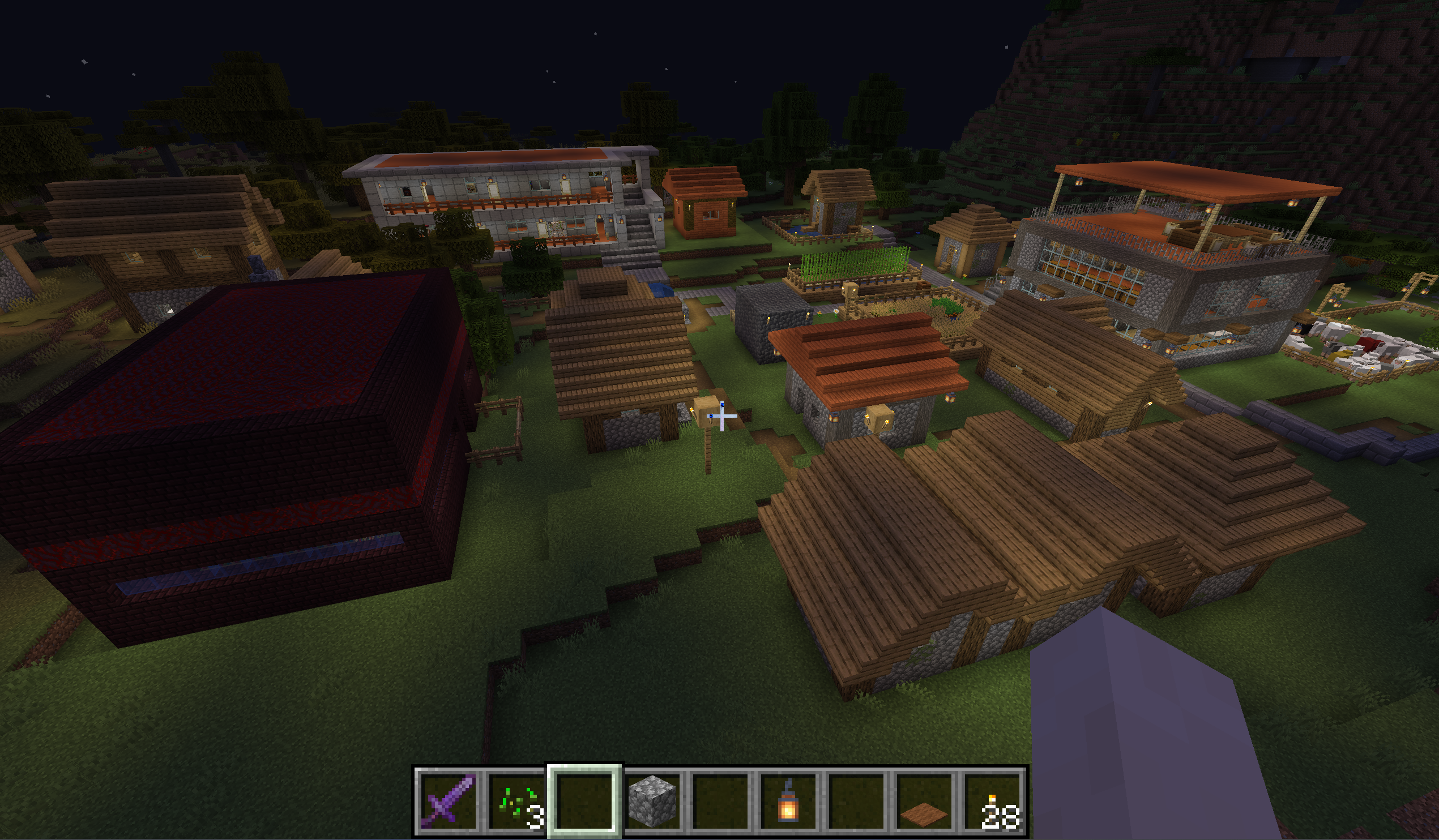Choose the green seeds stack slot

pyautogui.click(x=516, y=800)
